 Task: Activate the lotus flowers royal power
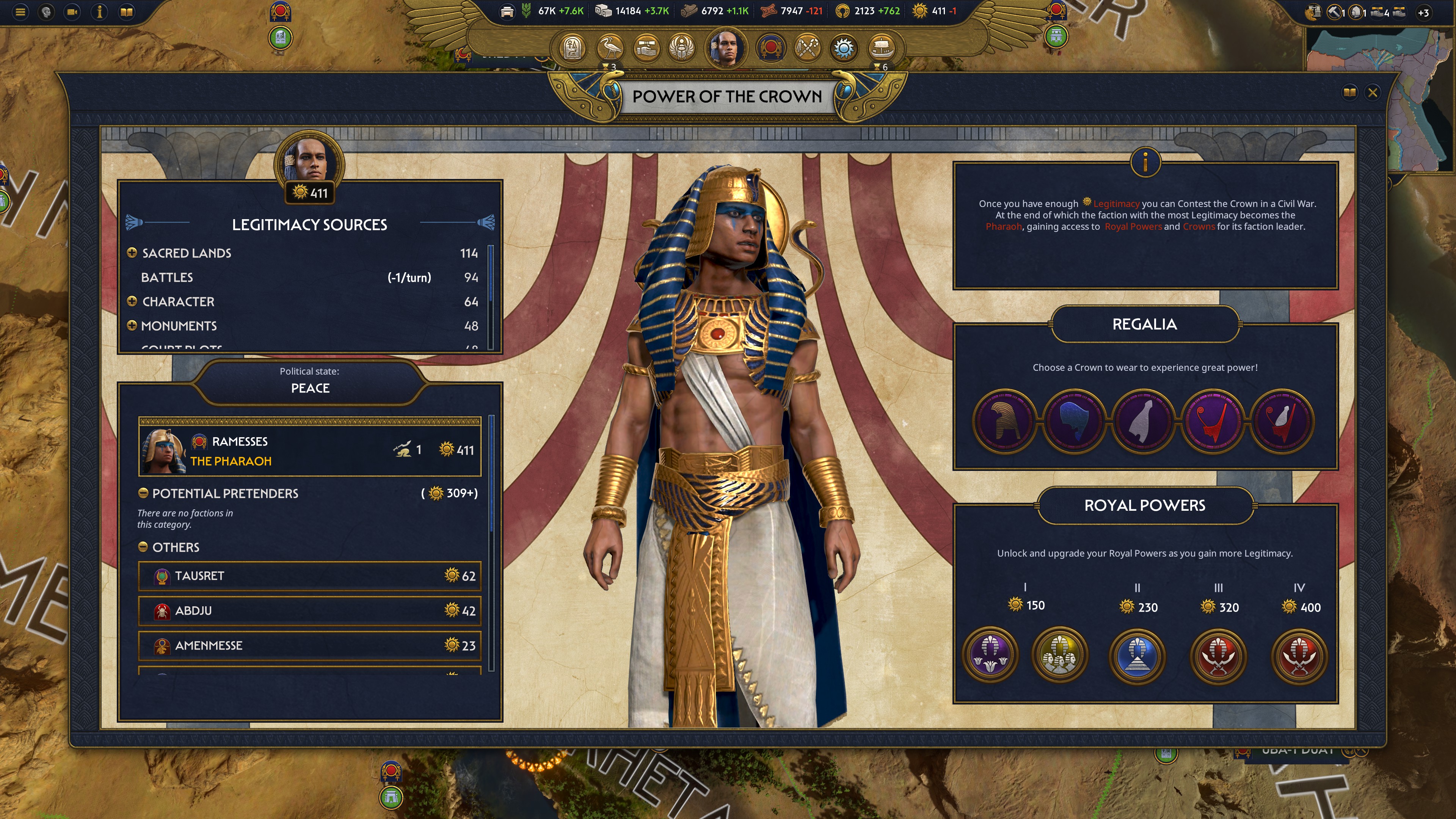[990, 655]
